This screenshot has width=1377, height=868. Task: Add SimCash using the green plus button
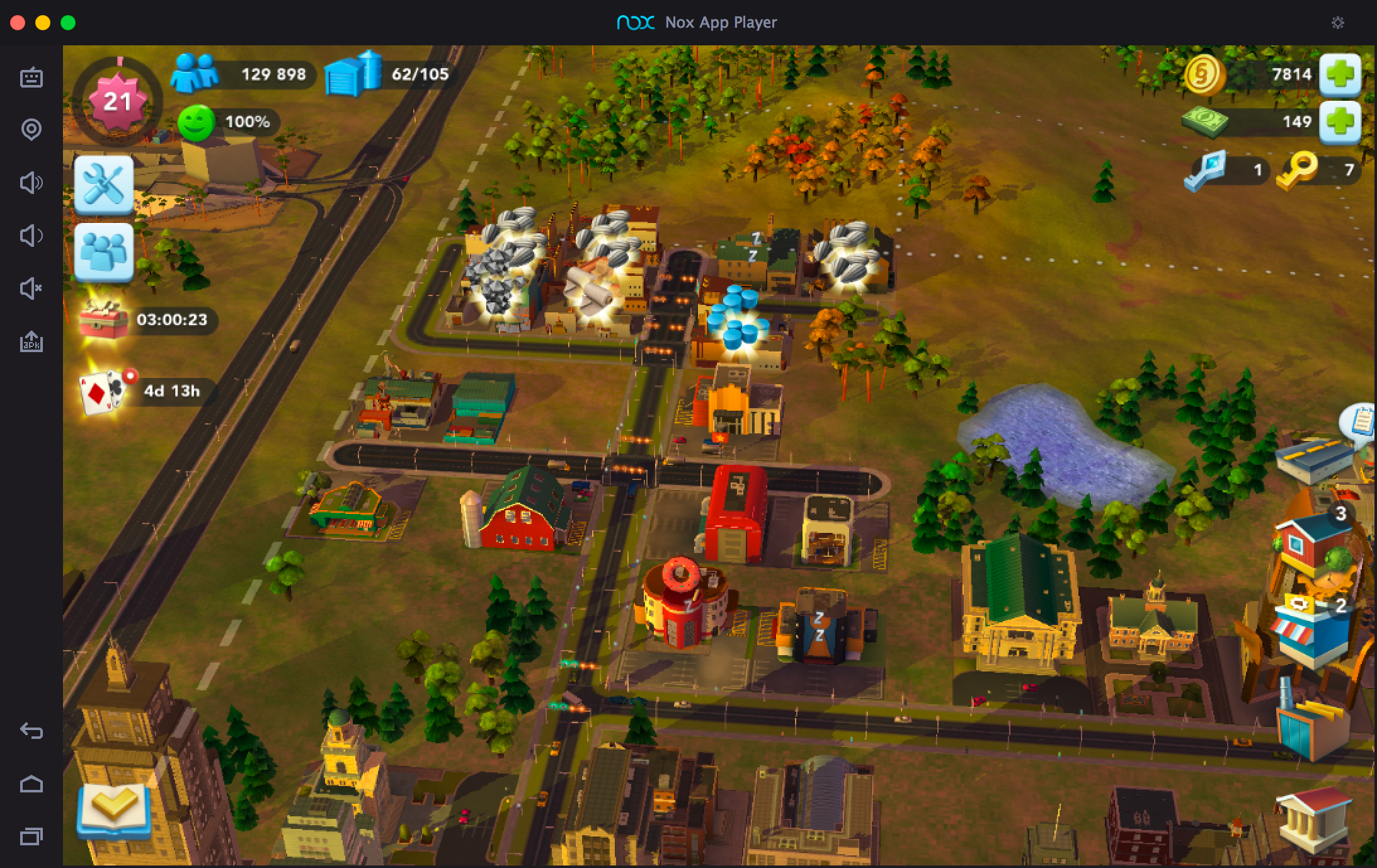point(1340,122)
